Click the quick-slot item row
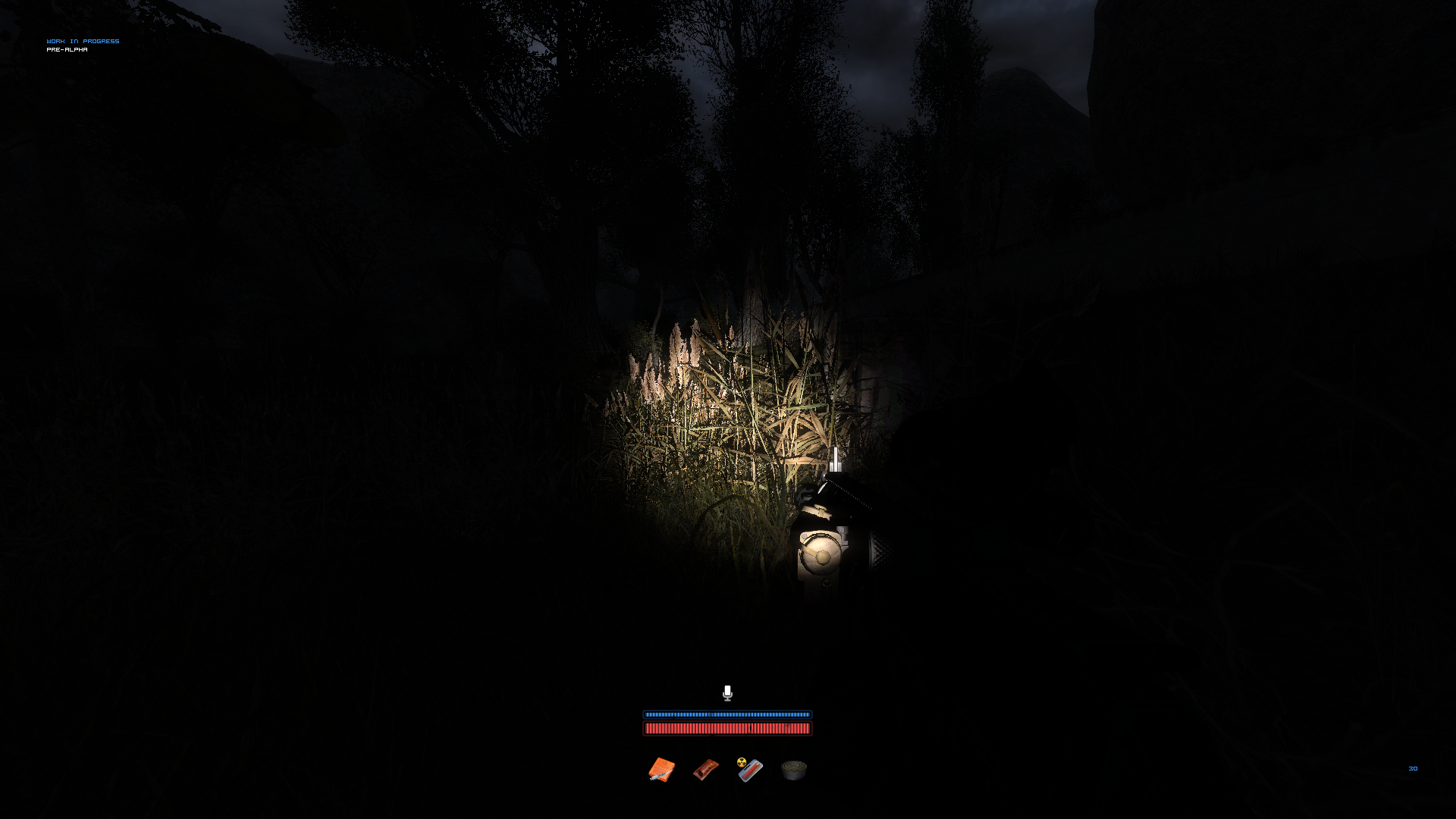This screenshot has height=819, width=1456. click(x=726, y=769)
